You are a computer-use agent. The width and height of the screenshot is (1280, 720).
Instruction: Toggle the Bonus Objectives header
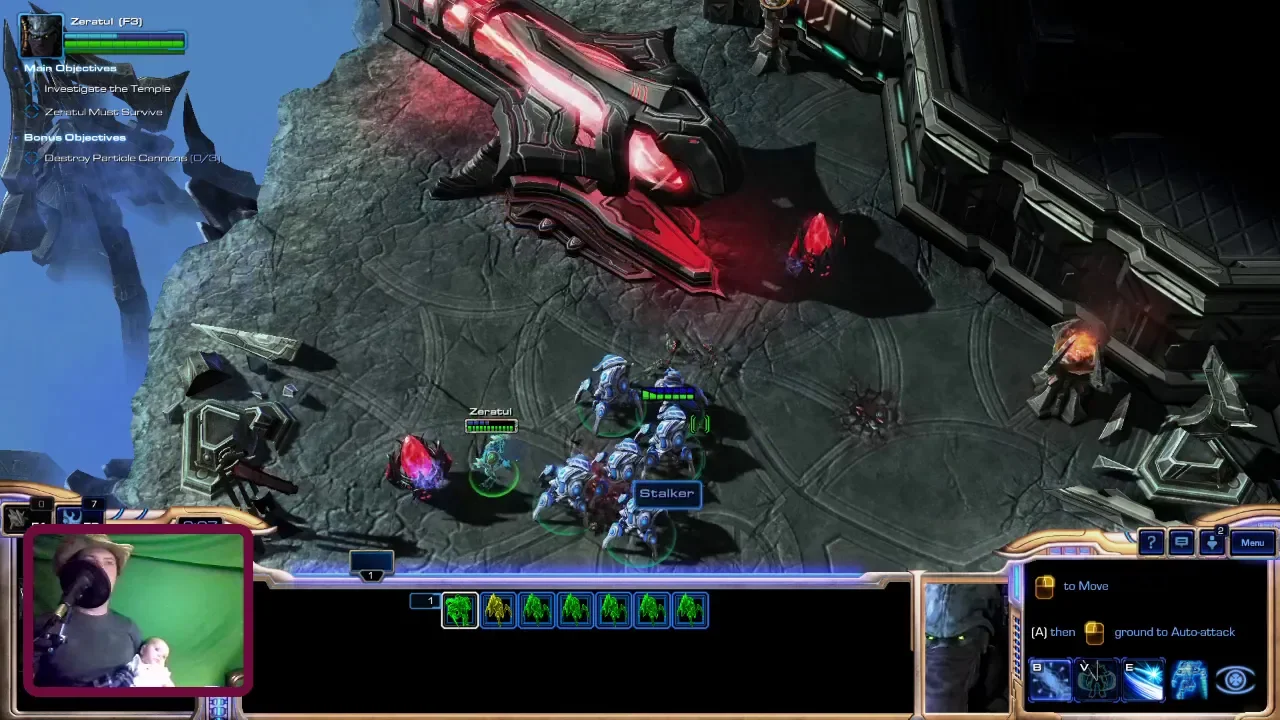75,137
